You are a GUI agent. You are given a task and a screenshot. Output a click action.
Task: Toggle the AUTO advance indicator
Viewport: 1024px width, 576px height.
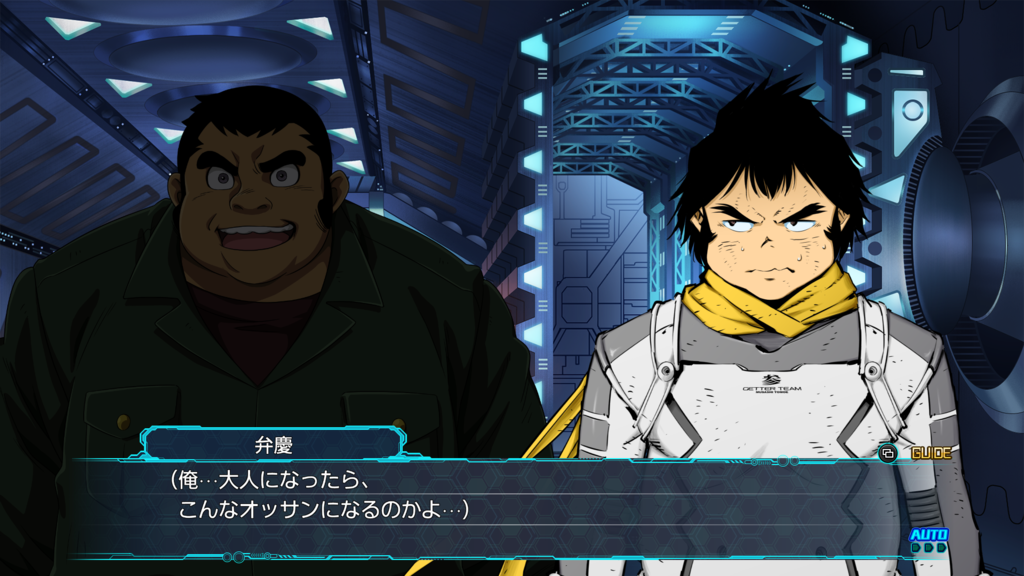pyautogui.click(x=928, y=537)
